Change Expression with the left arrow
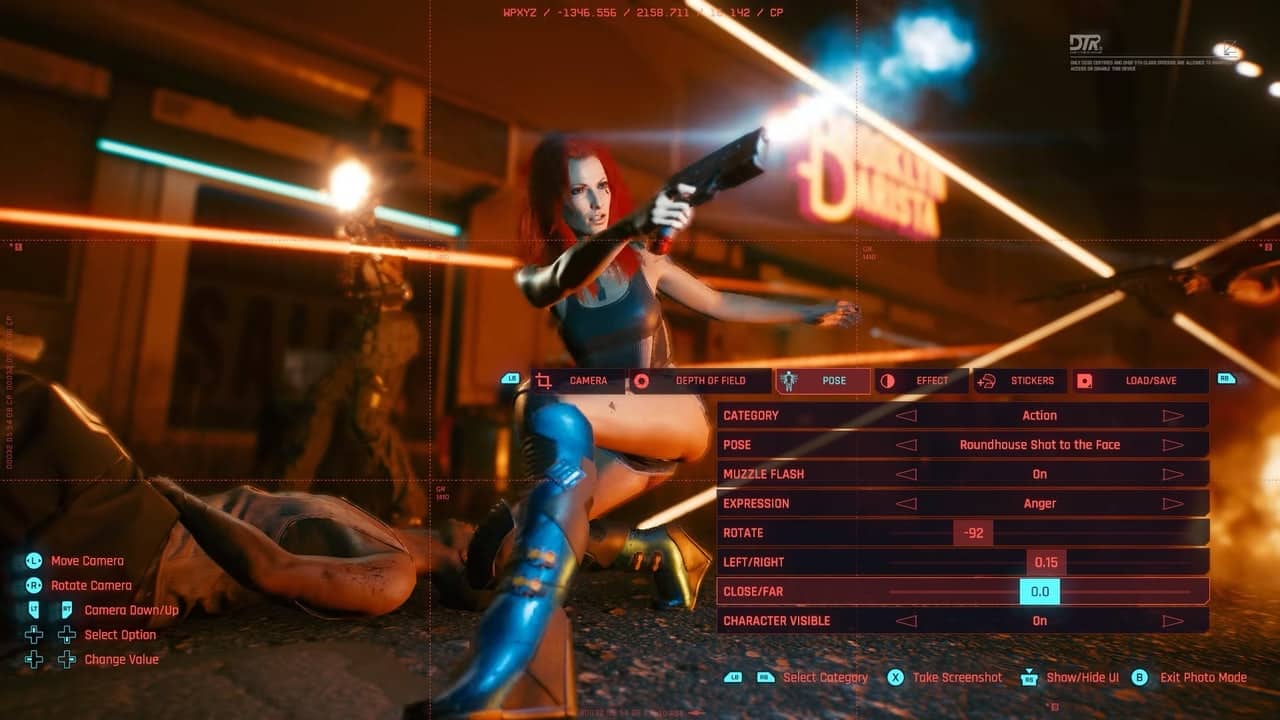The width and height of the screenshot is (1280, 720). click(x=906, y=504)
